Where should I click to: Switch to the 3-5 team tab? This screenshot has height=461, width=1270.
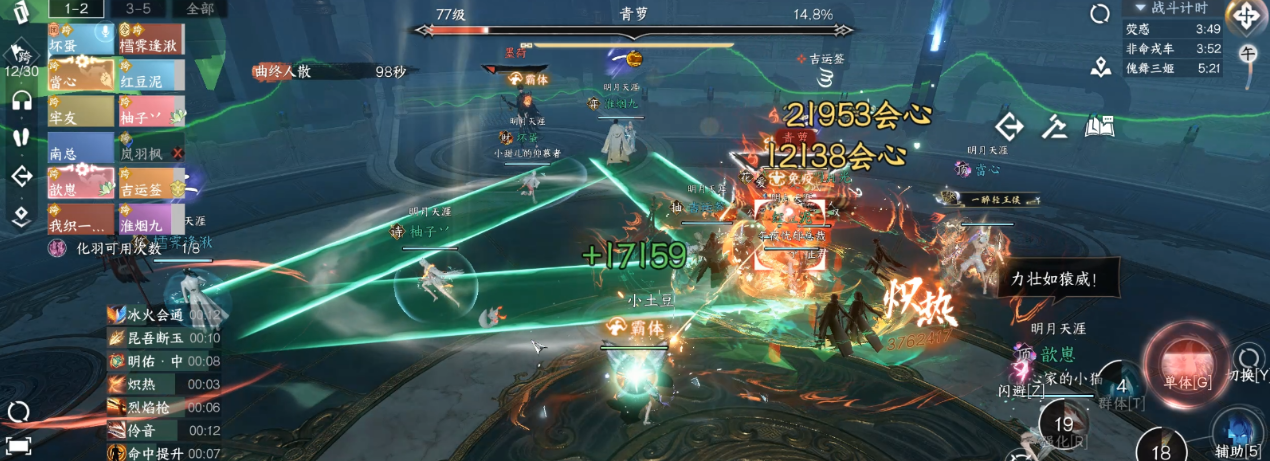point(138,9)
